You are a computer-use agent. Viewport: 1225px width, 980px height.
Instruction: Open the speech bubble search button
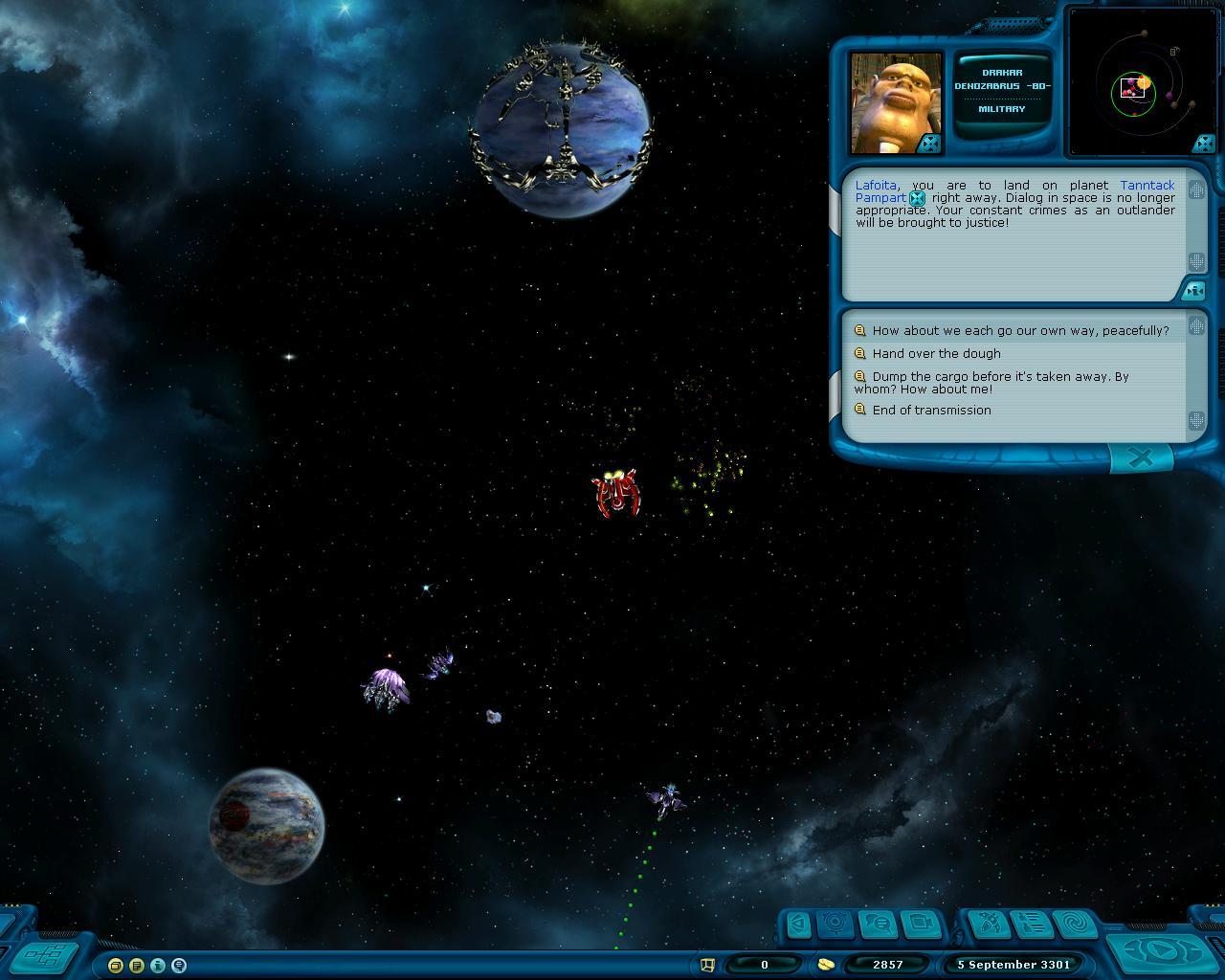coord(879,924)
